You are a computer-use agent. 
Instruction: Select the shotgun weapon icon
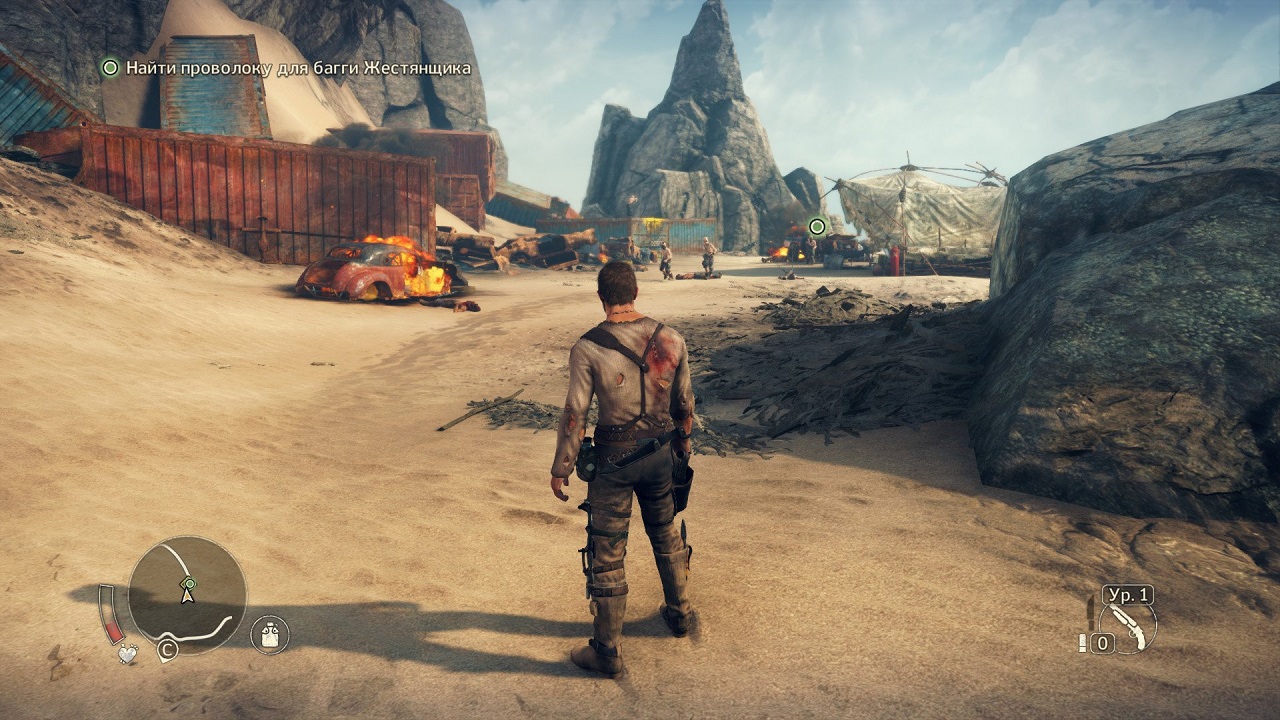point(1134,627)
